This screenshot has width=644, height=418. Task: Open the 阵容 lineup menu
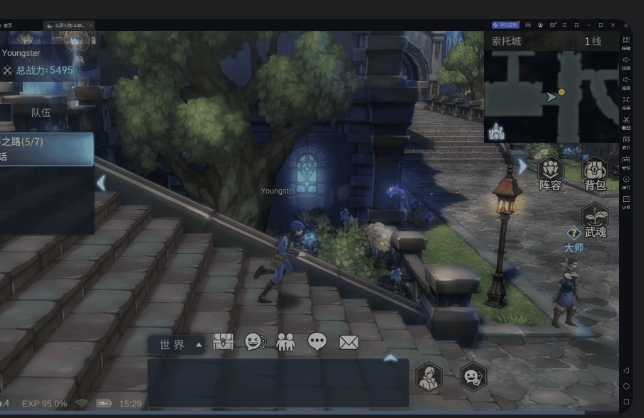tap(550, 171)
